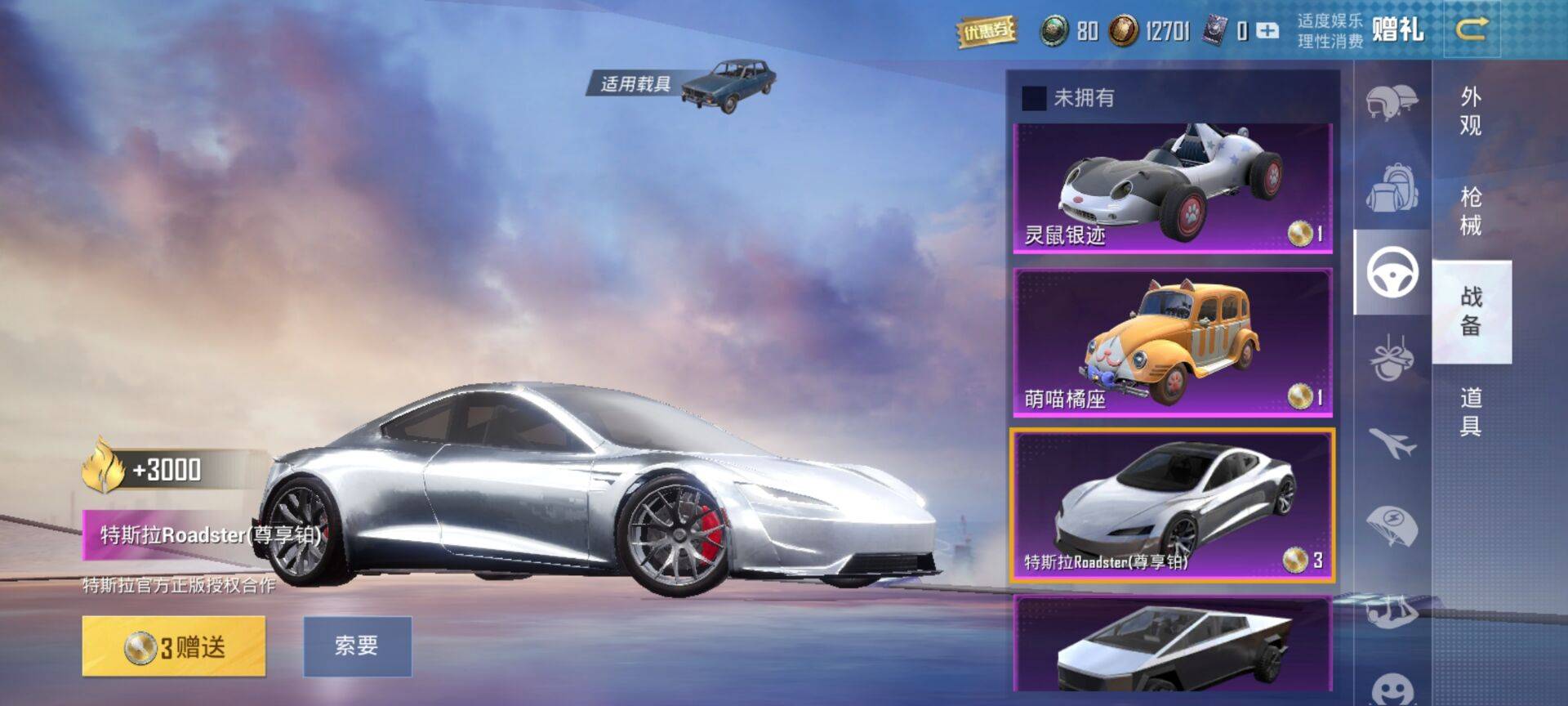Select the 特斯拉Roadster list card
Screen dimensions: 1568x706
coord(1172,505)
